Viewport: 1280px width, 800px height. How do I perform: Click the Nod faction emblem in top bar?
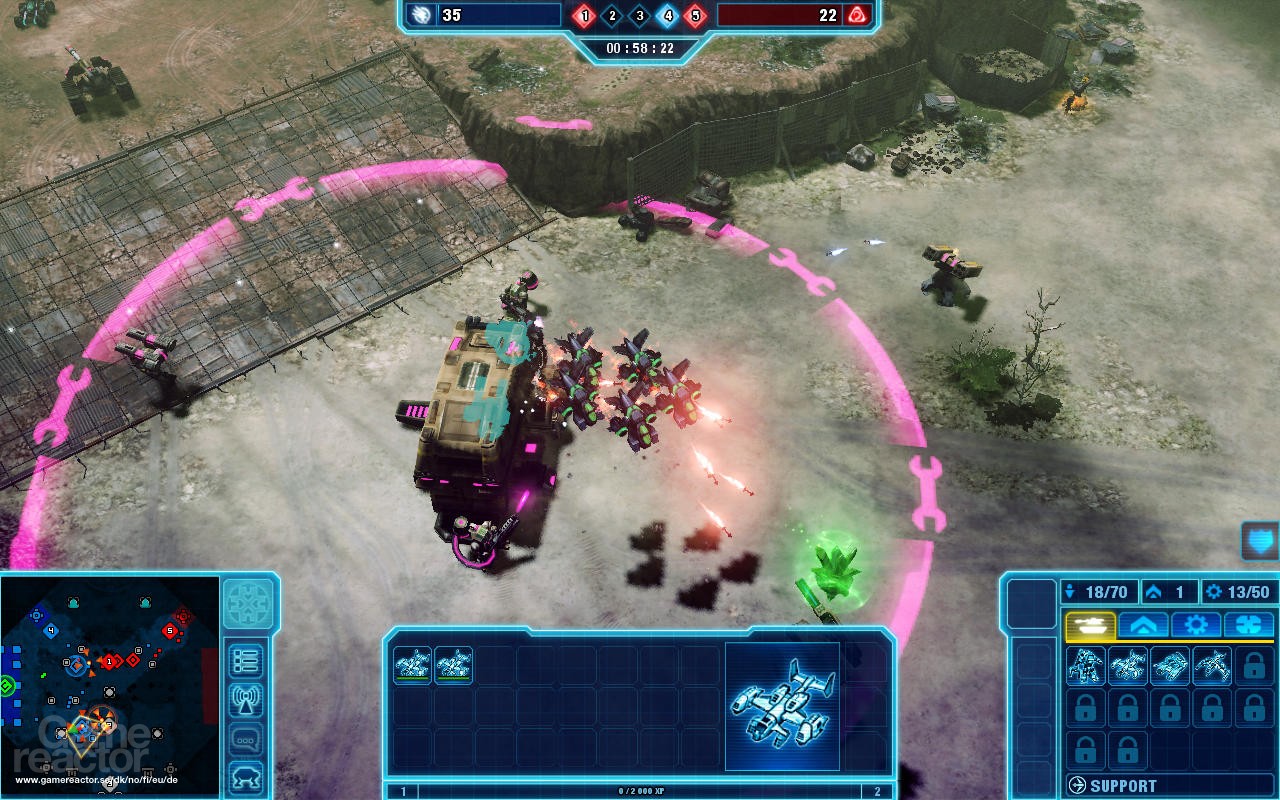point(856,16)
